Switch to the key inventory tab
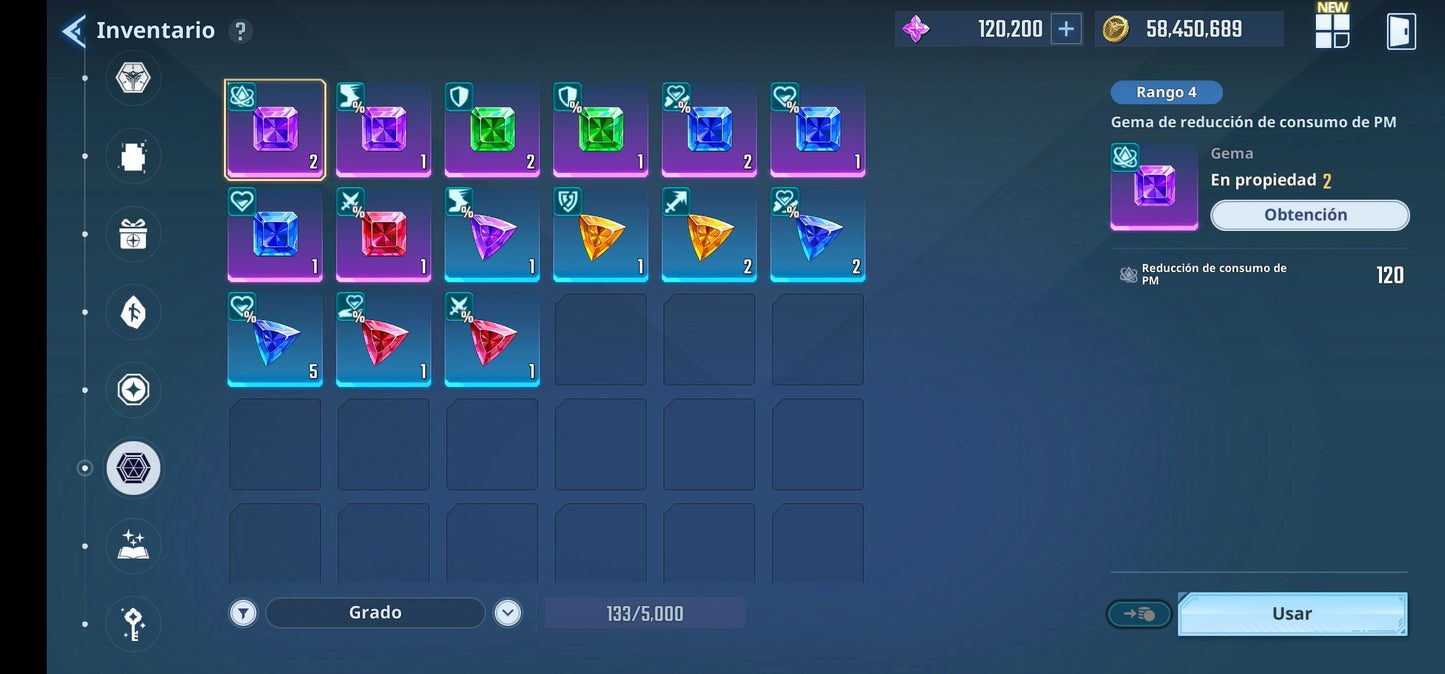The image size is (1445, 674). 133,624
